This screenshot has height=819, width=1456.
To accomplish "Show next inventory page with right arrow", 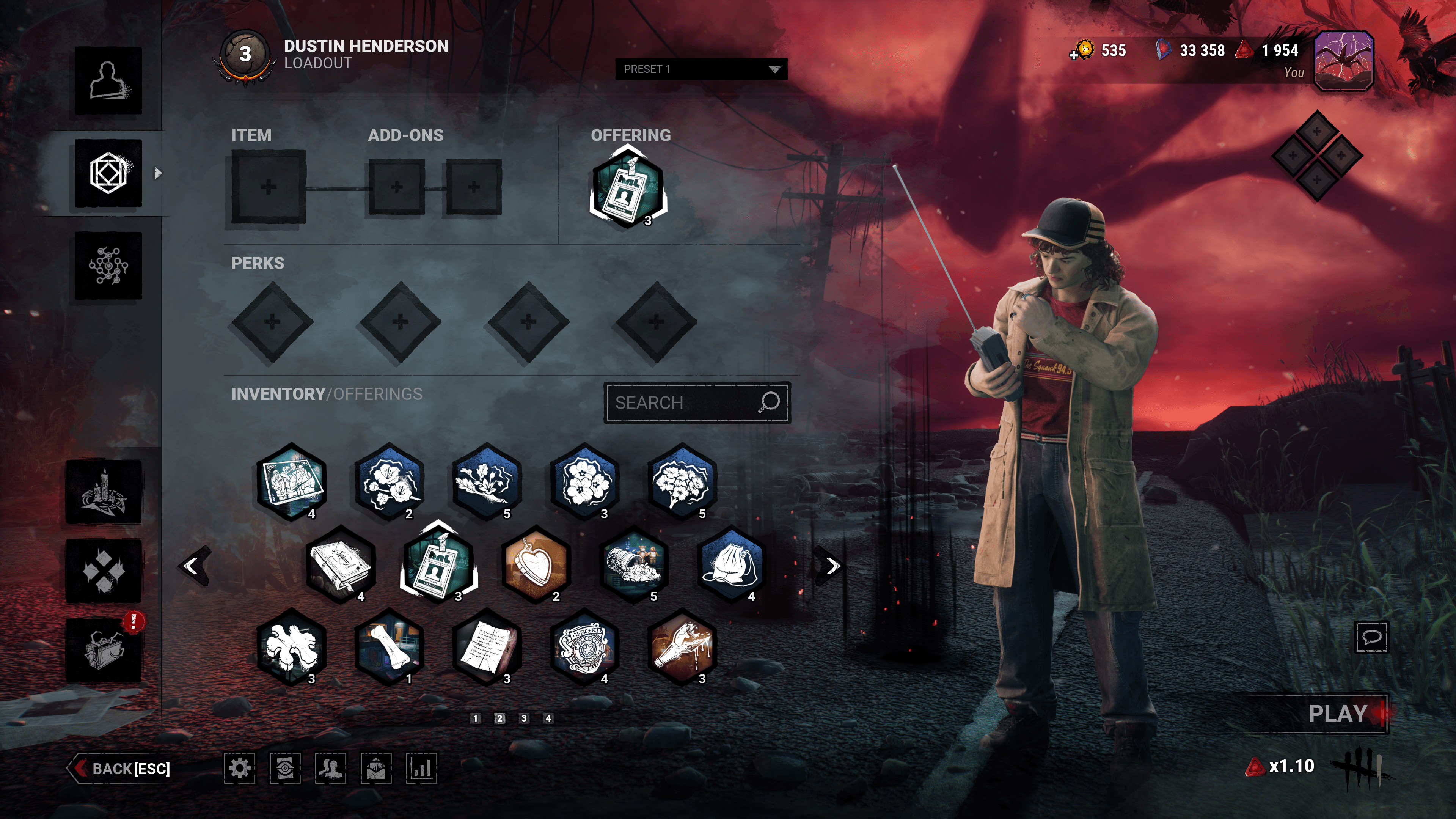I will 832,566.
